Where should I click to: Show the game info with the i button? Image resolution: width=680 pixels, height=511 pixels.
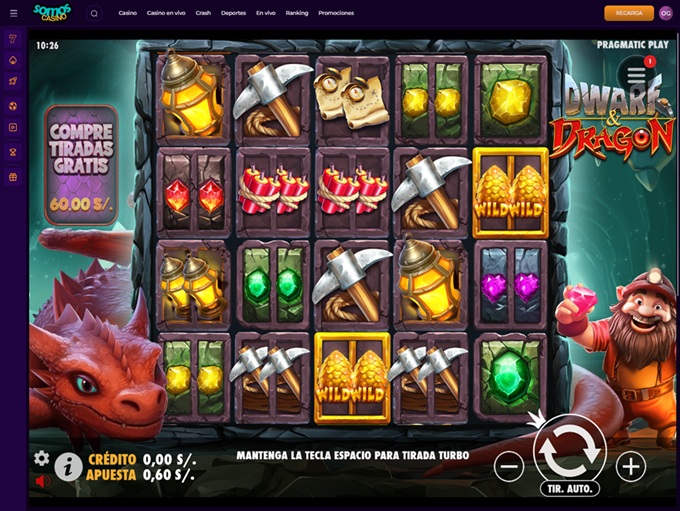[68, 466]
